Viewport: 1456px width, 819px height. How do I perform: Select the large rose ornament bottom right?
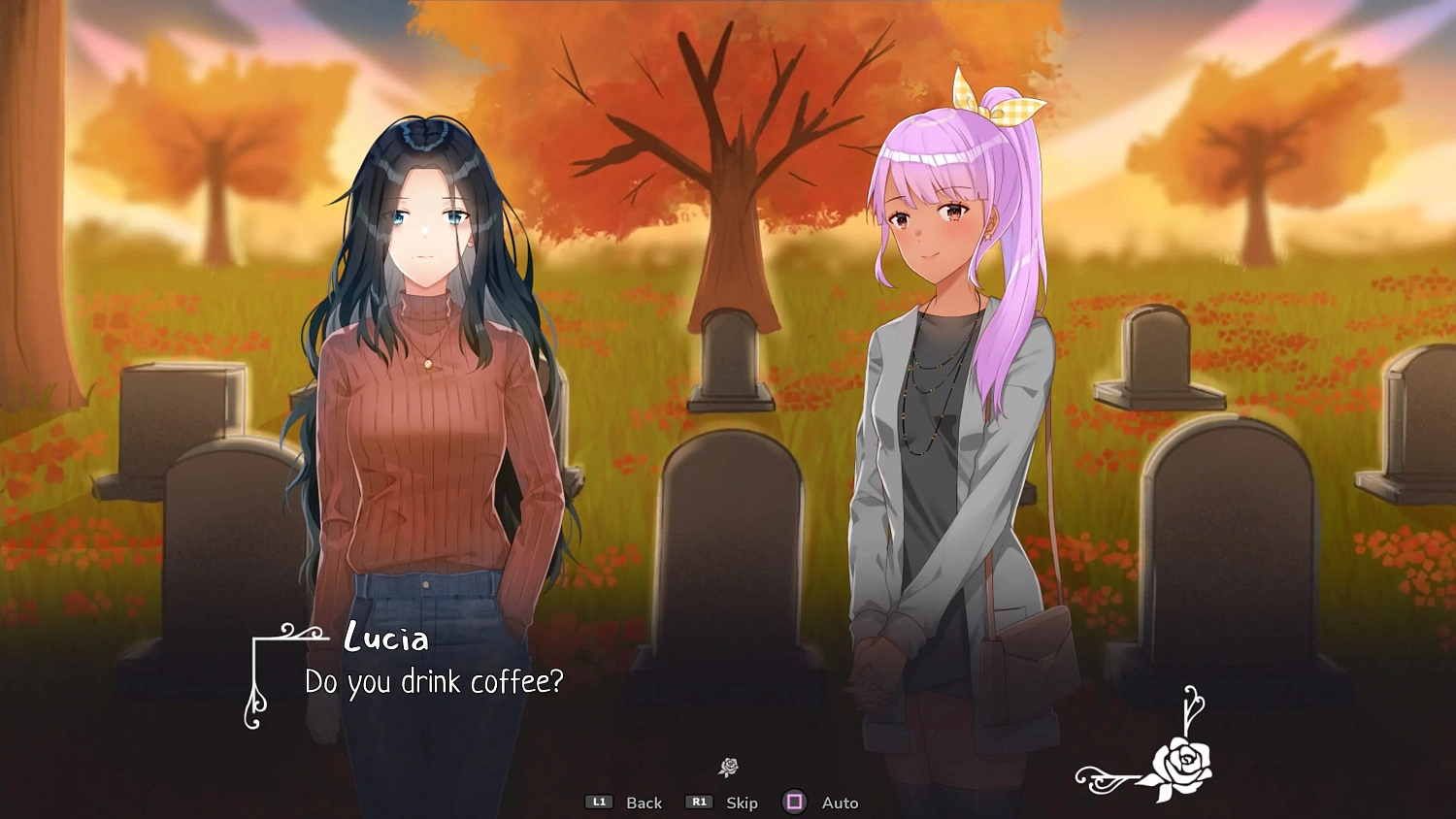click(x=1181, y=762)
